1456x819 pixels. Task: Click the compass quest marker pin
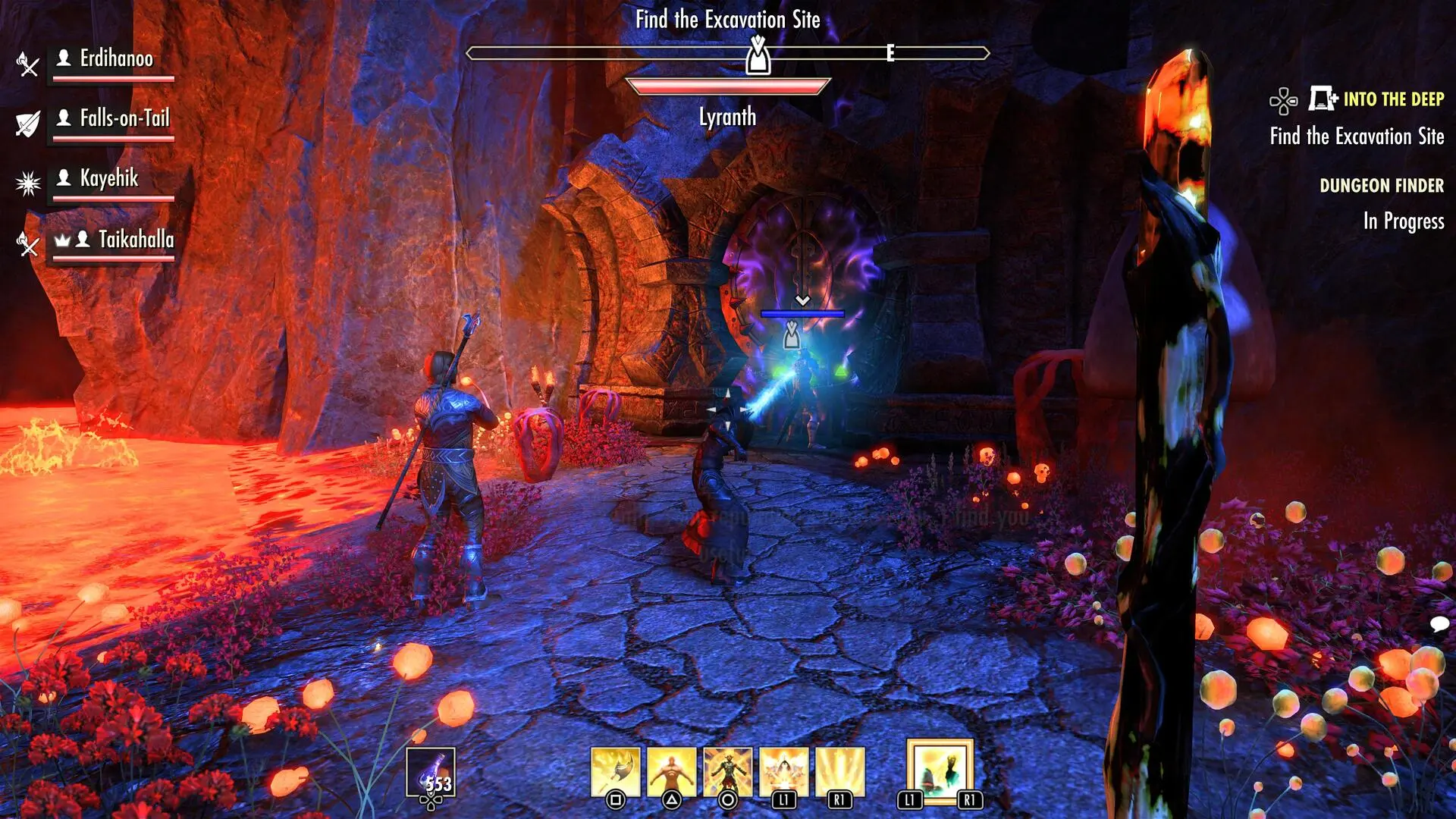point(758,55)
